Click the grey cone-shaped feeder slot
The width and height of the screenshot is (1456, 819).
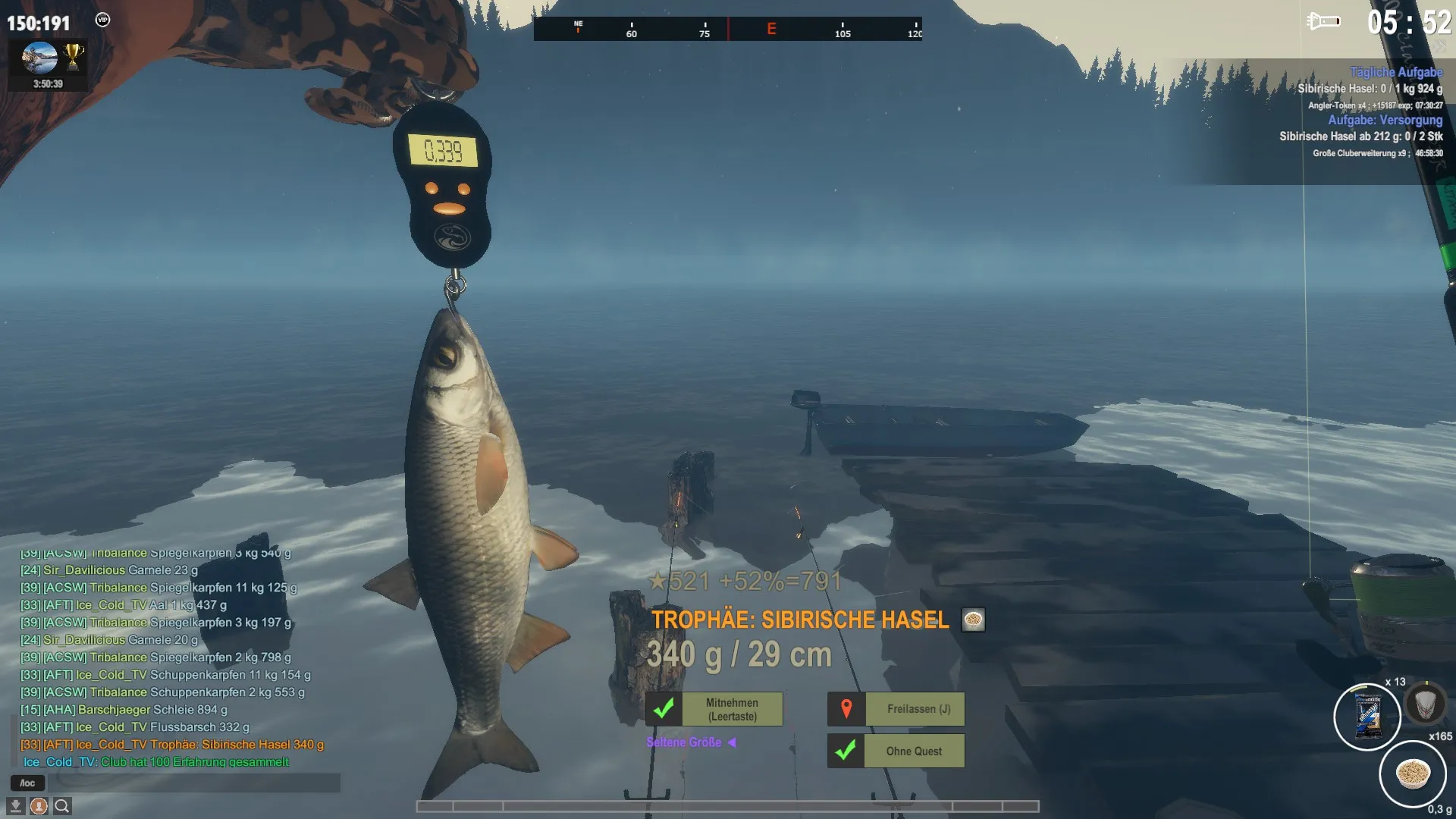coord(1425,704)
